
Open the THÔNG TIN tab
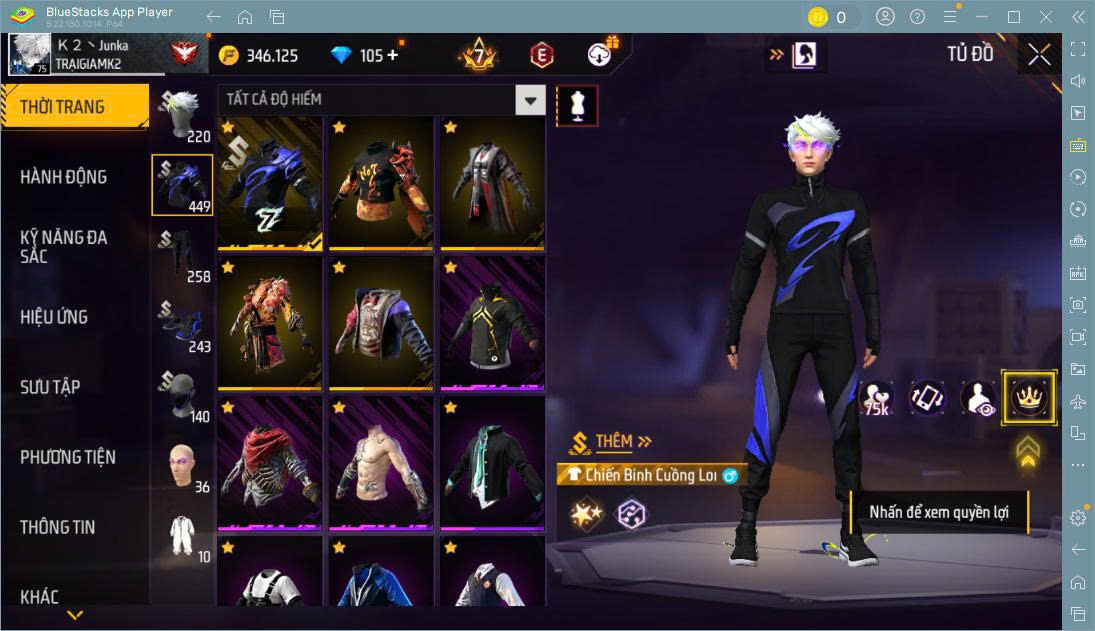(x=57, y=527)
